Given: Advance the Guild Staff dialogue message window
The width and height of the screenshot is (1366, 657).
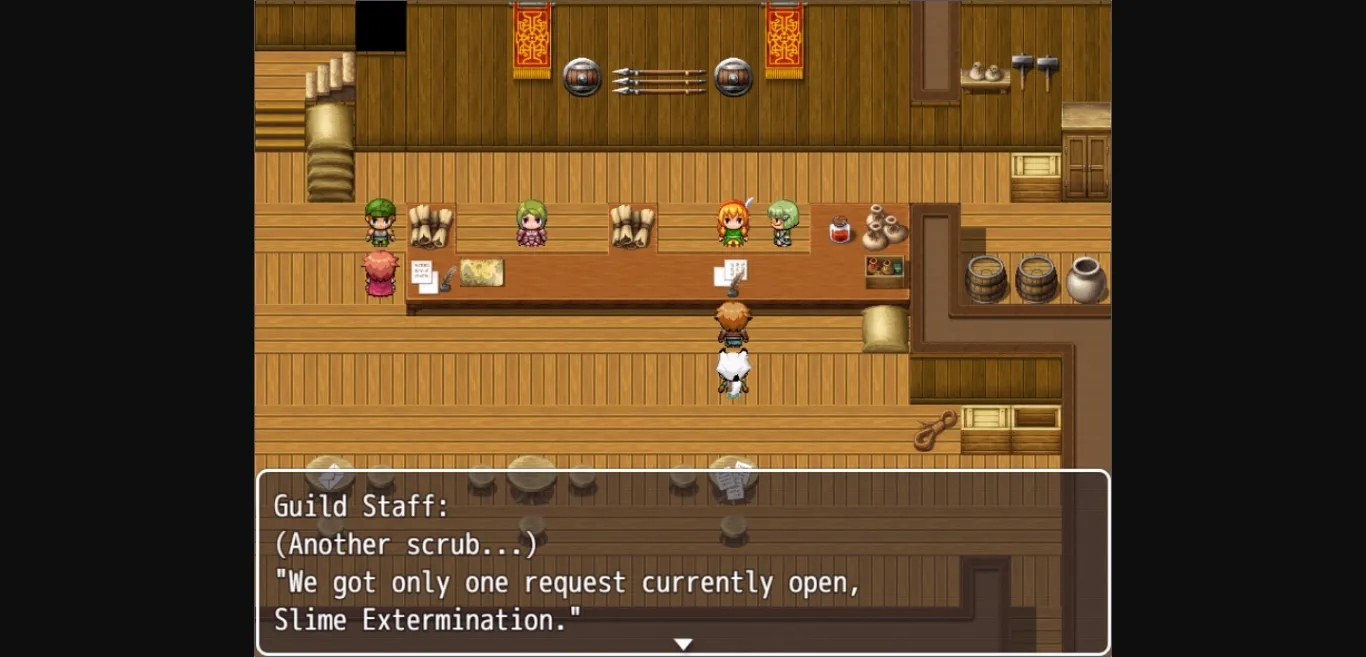Looking at the screenshot, I should 683,562.
